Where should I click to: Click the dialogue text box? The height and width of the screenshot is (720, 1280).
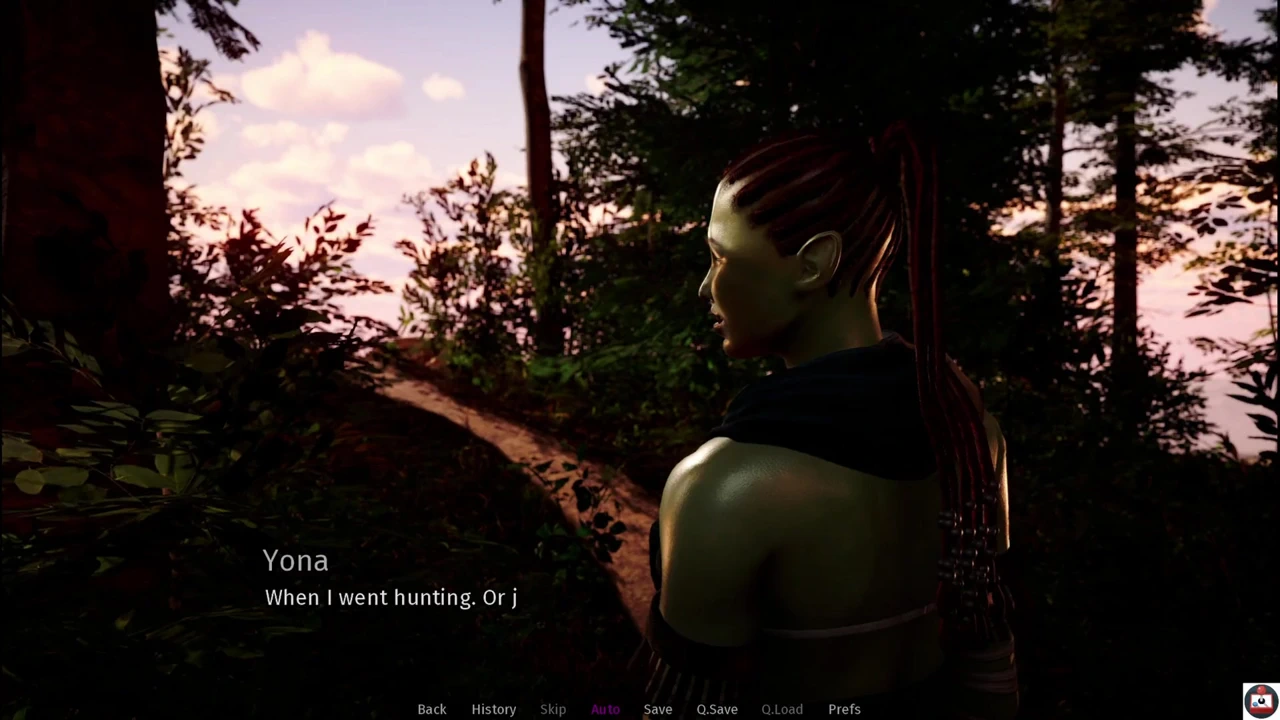point(390,597)
